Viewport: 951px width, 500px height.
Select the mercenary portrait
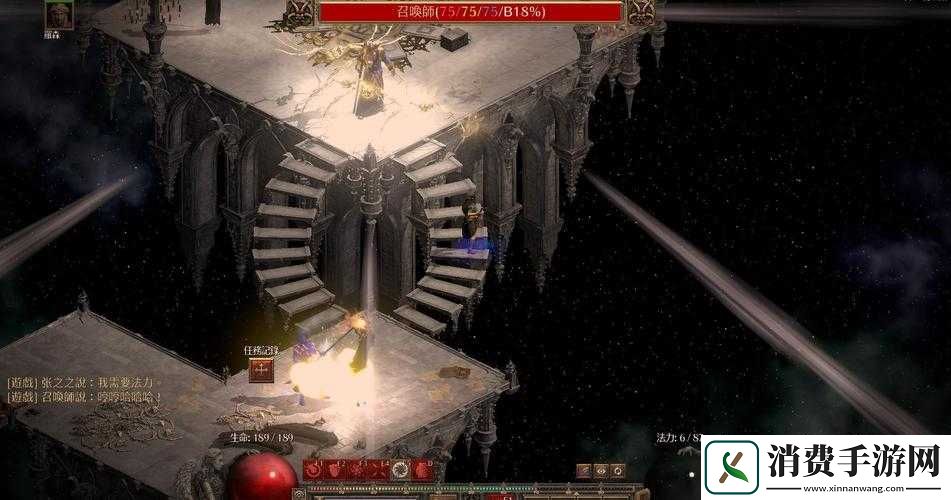[x=60, y=16]
